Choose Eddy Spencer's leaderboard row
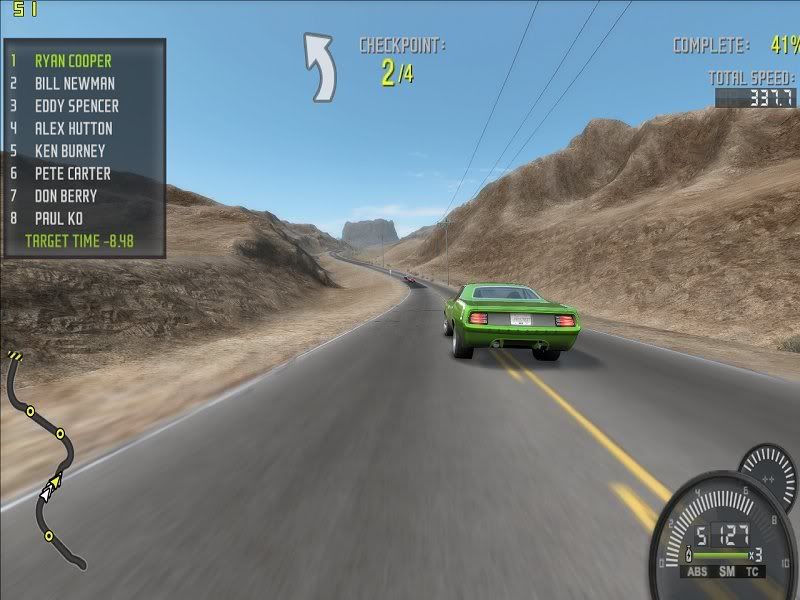 (x=76, y=106)
